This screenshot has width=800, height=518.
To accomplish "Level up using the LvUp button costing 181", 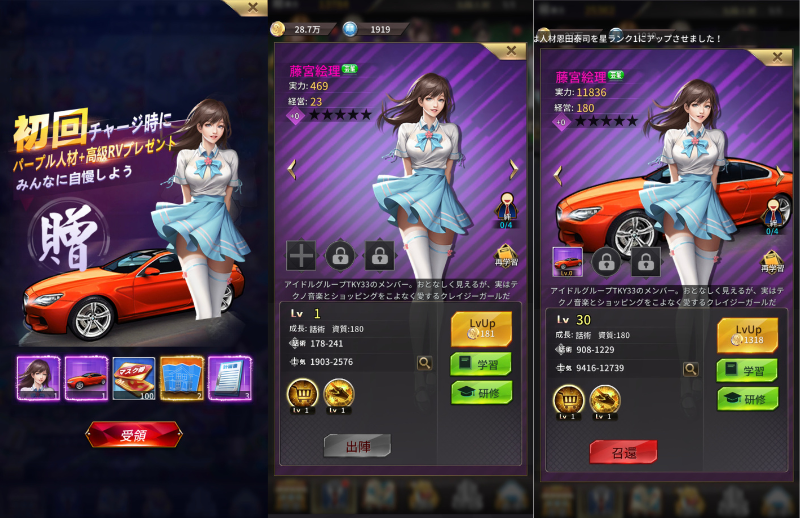I will (481, 329).
